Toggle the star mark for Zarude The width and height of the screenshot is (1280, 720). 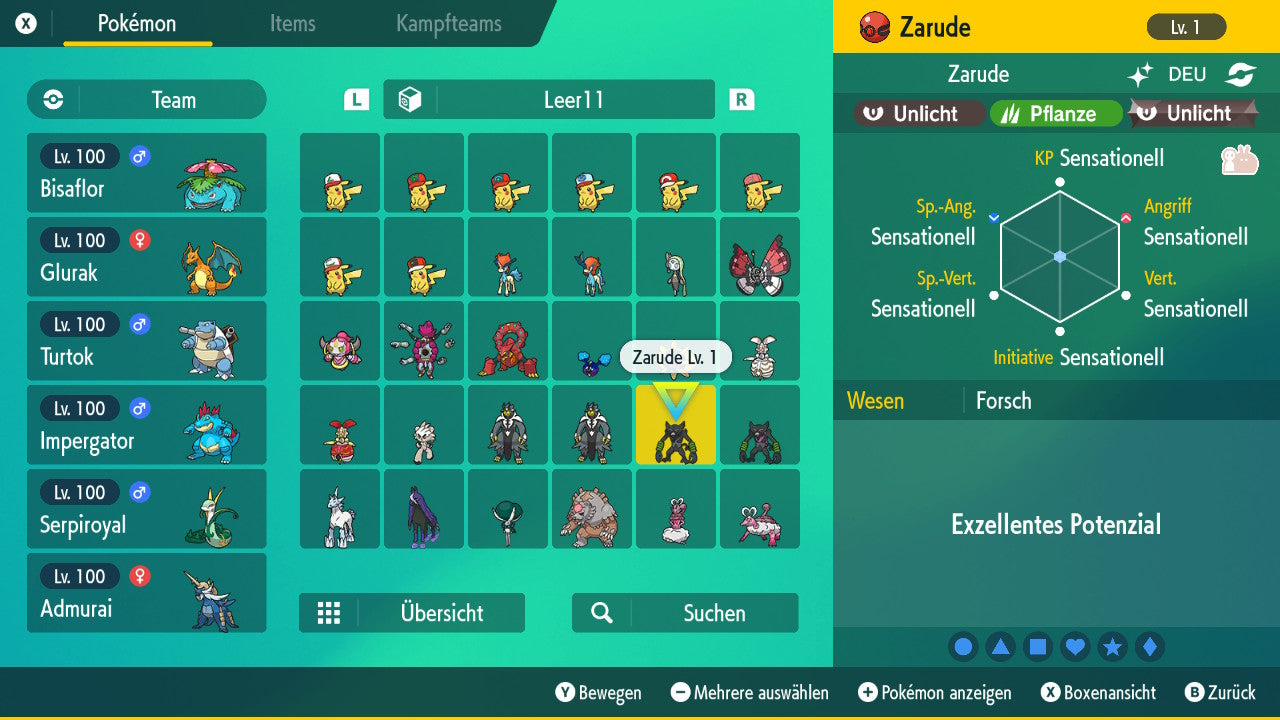coord(1113,646)
